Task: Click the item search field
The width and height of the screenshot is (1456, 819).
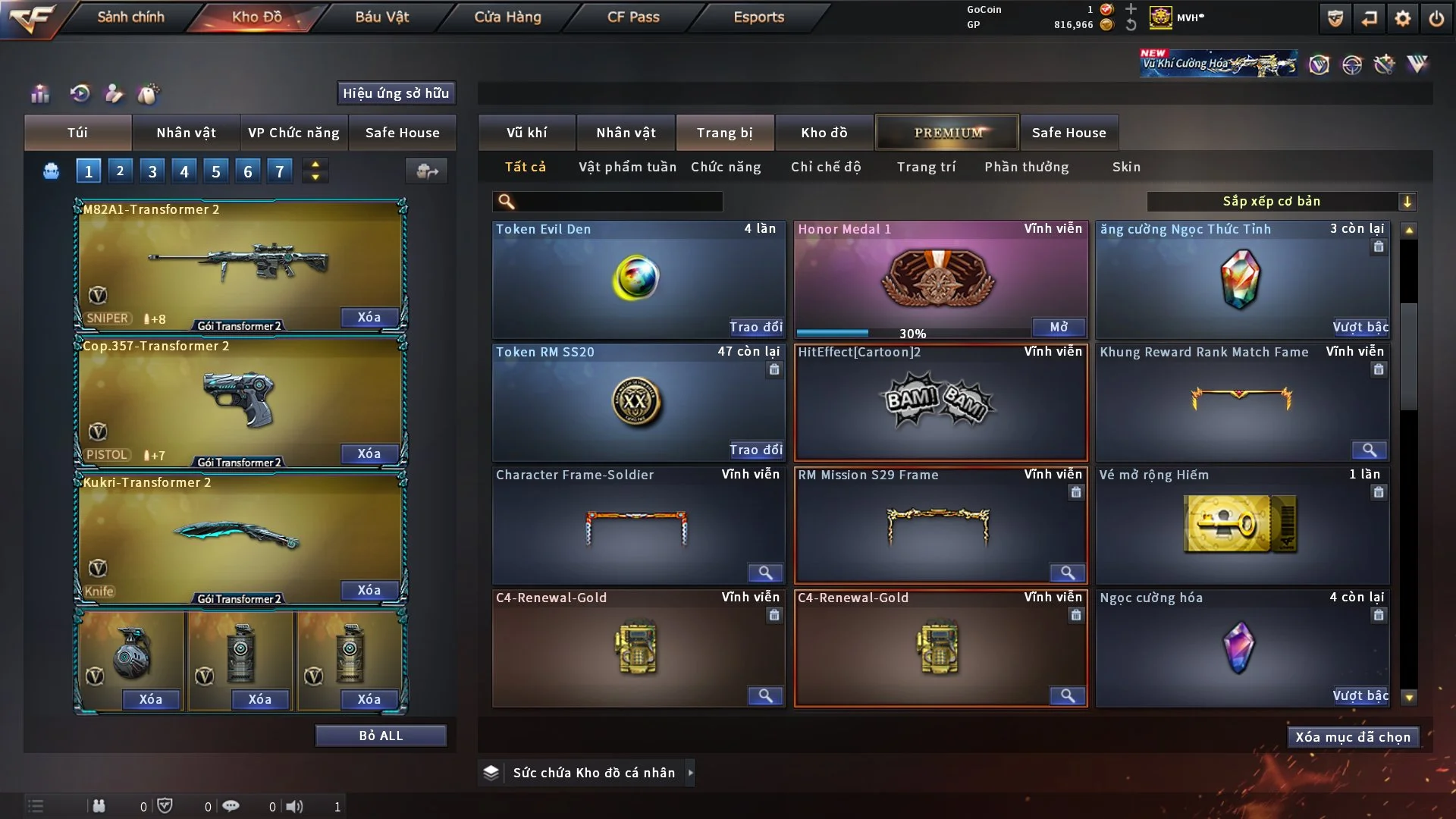Action: (618, 202)
